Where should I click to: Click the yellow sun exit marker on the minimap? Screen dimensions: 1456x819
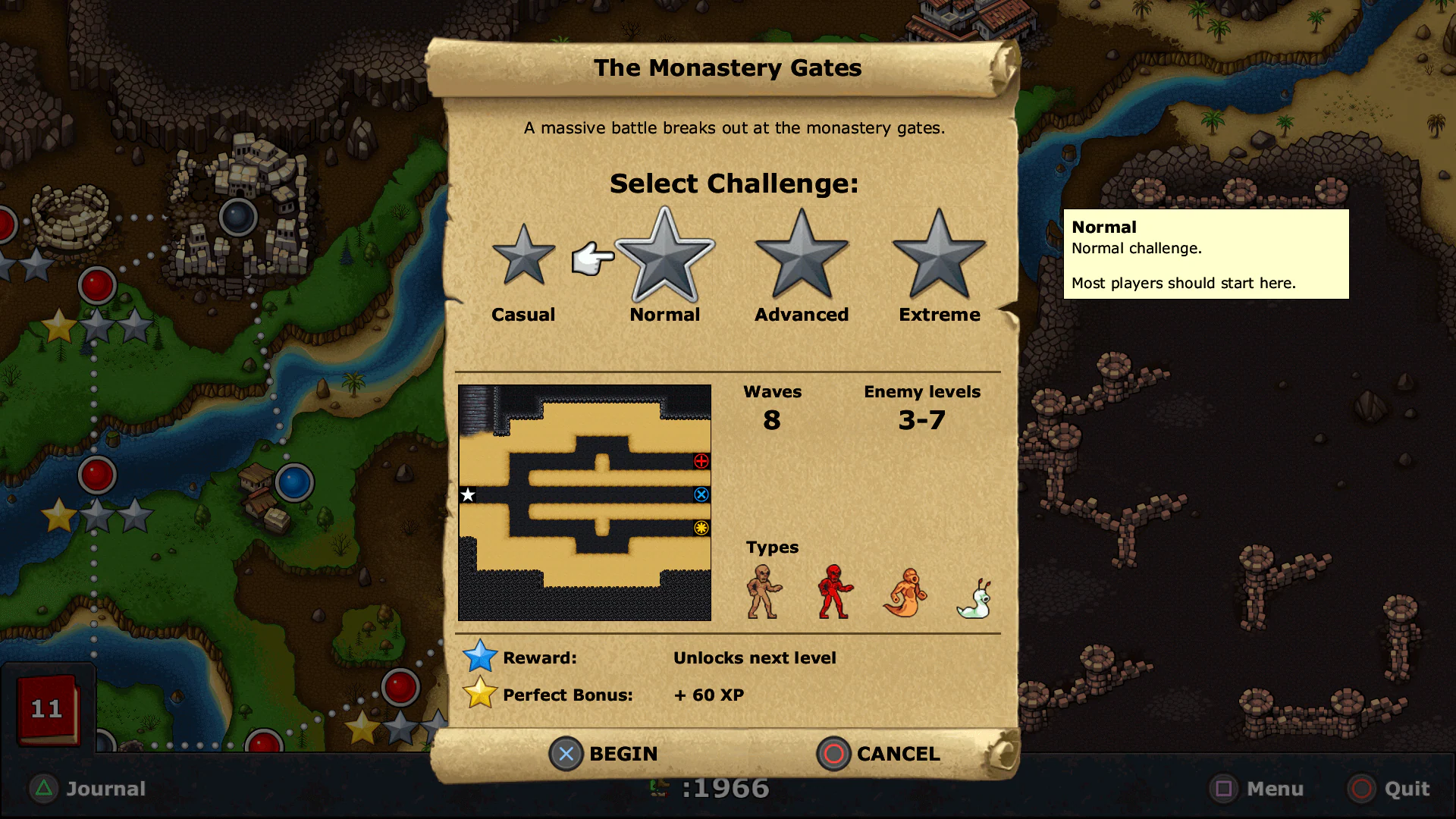(699, 529)
